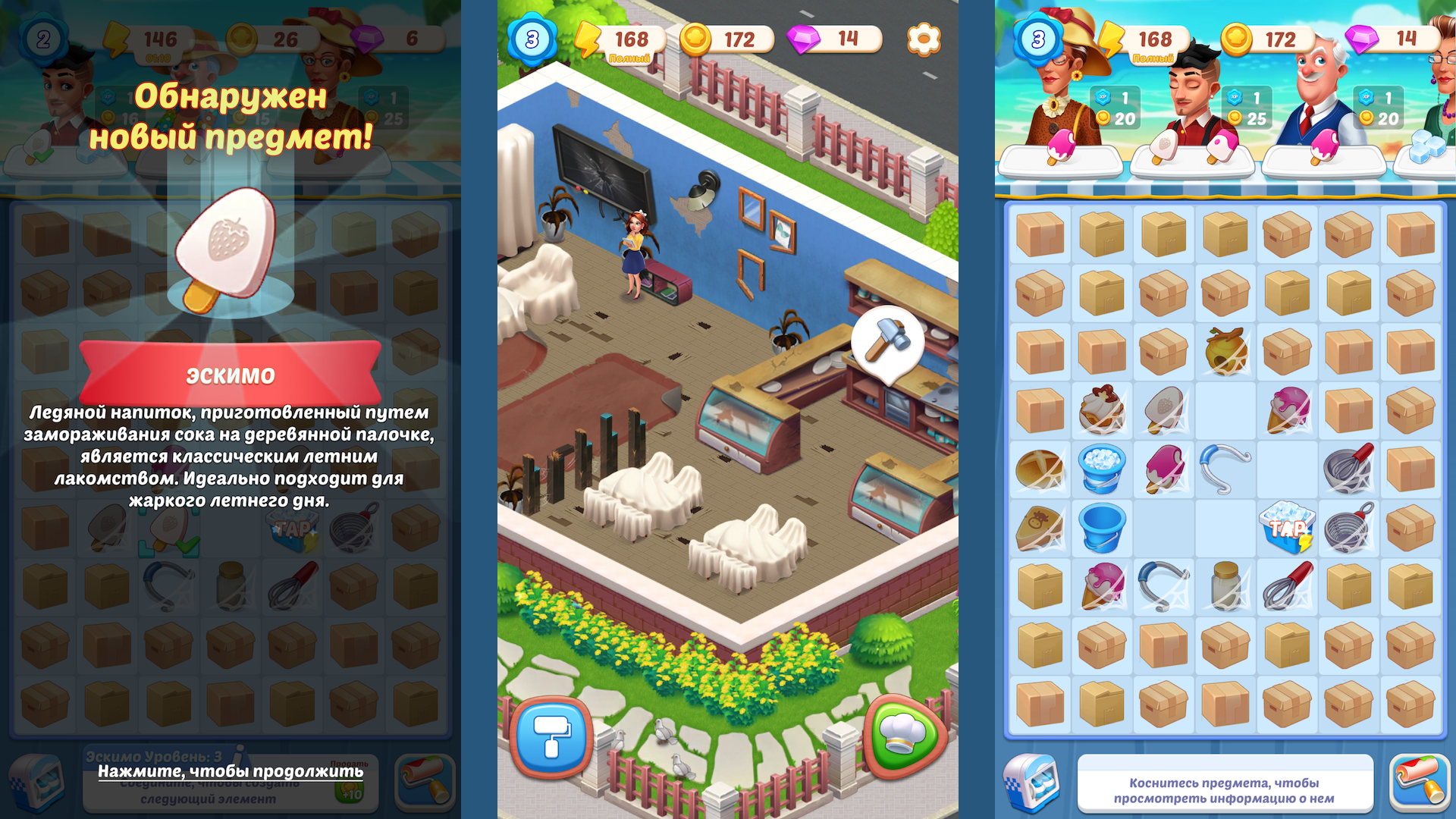Tap the blue ice bucket item
Image resolution: width=1456 pixels, height=819 pixels.
click(x=1101, y=469)
